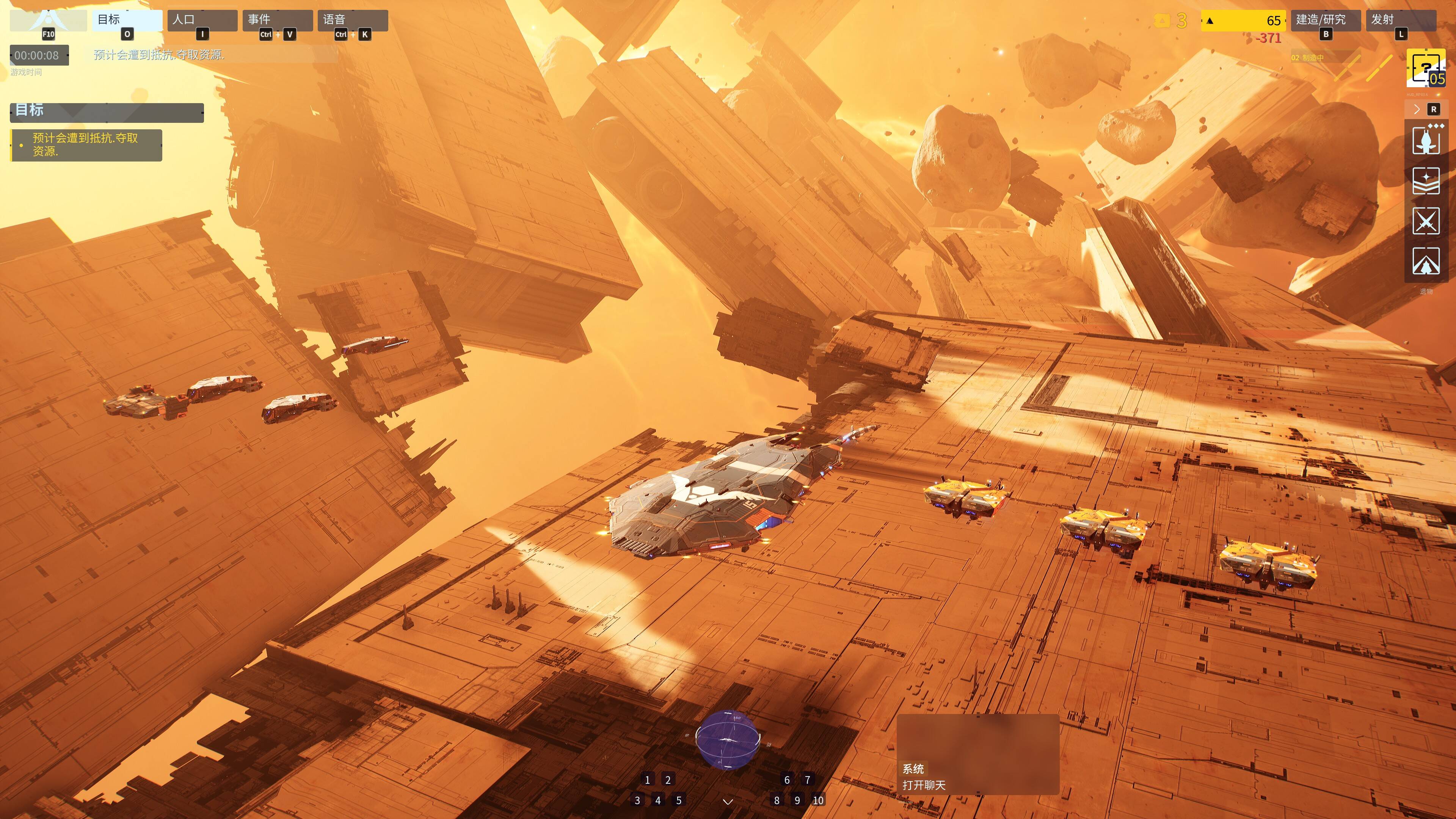
Task: Collapse the bottom panel with down chevron
Action: [x=728, y=802]
